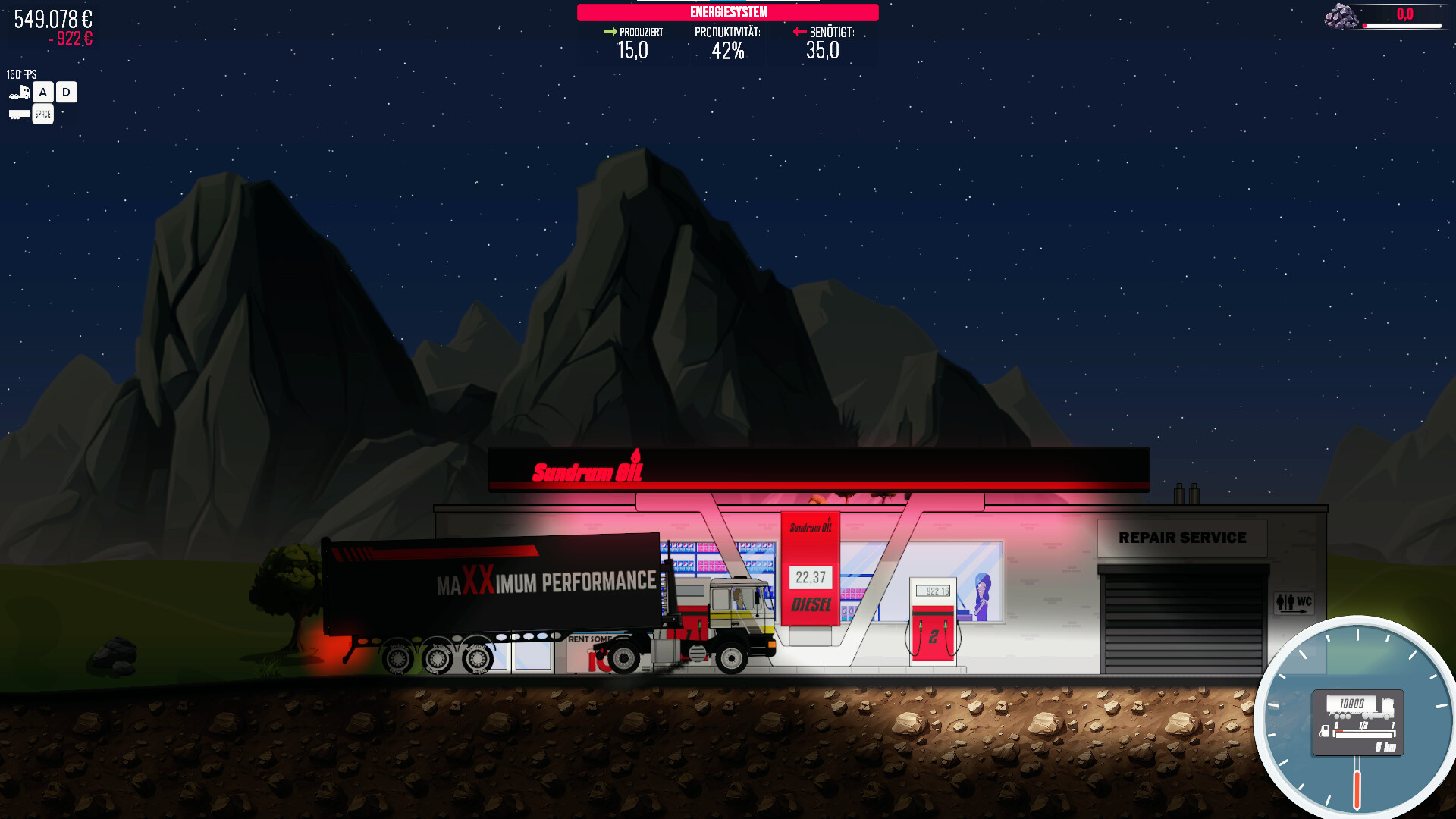
Task: Expand the ENERGIESYSTEM header panel
Action: (x=727, y=12)
